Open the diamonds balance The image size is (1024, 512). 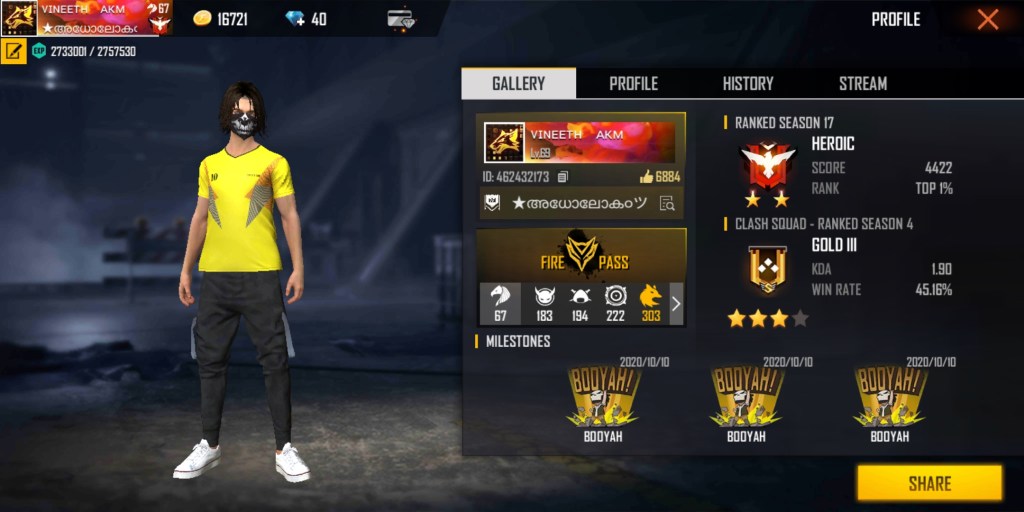(x=305, y=19)
